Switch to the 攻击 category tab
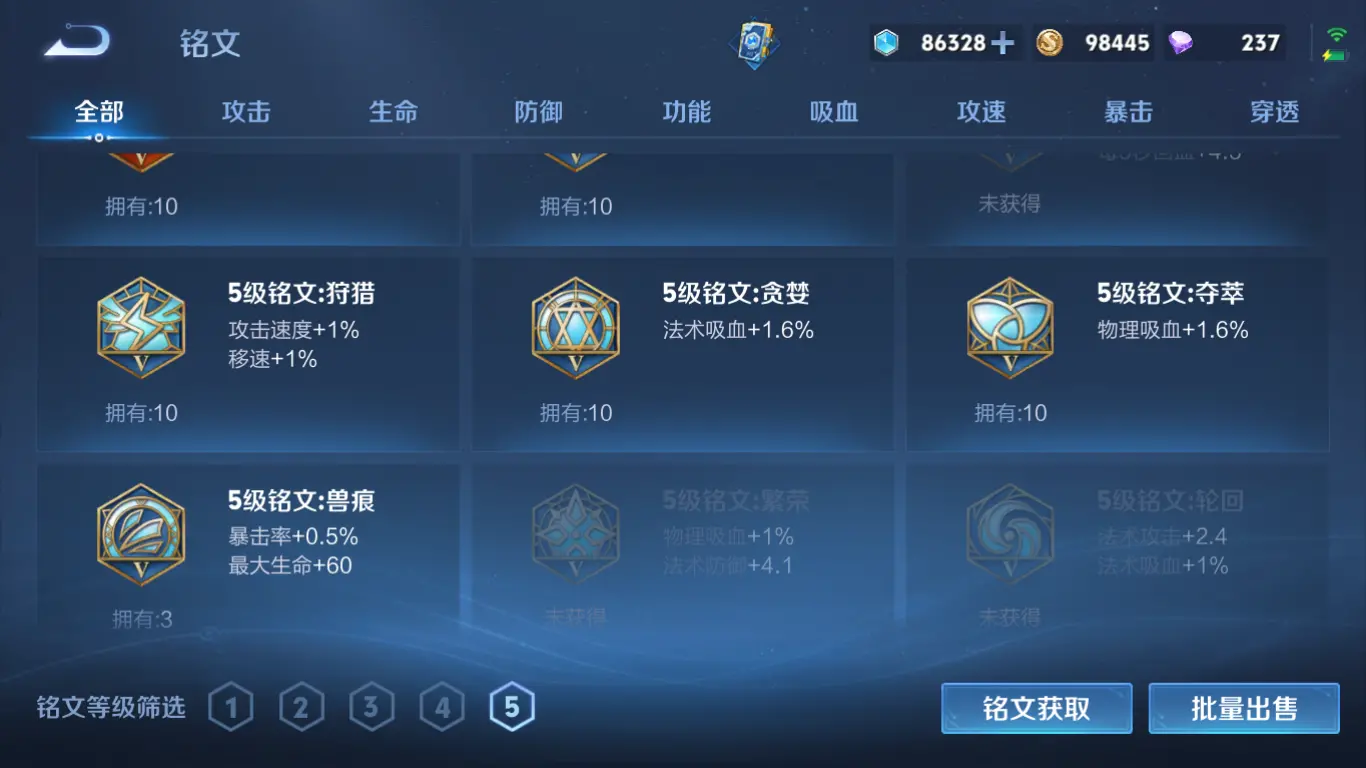 click(x=243, y=112)
